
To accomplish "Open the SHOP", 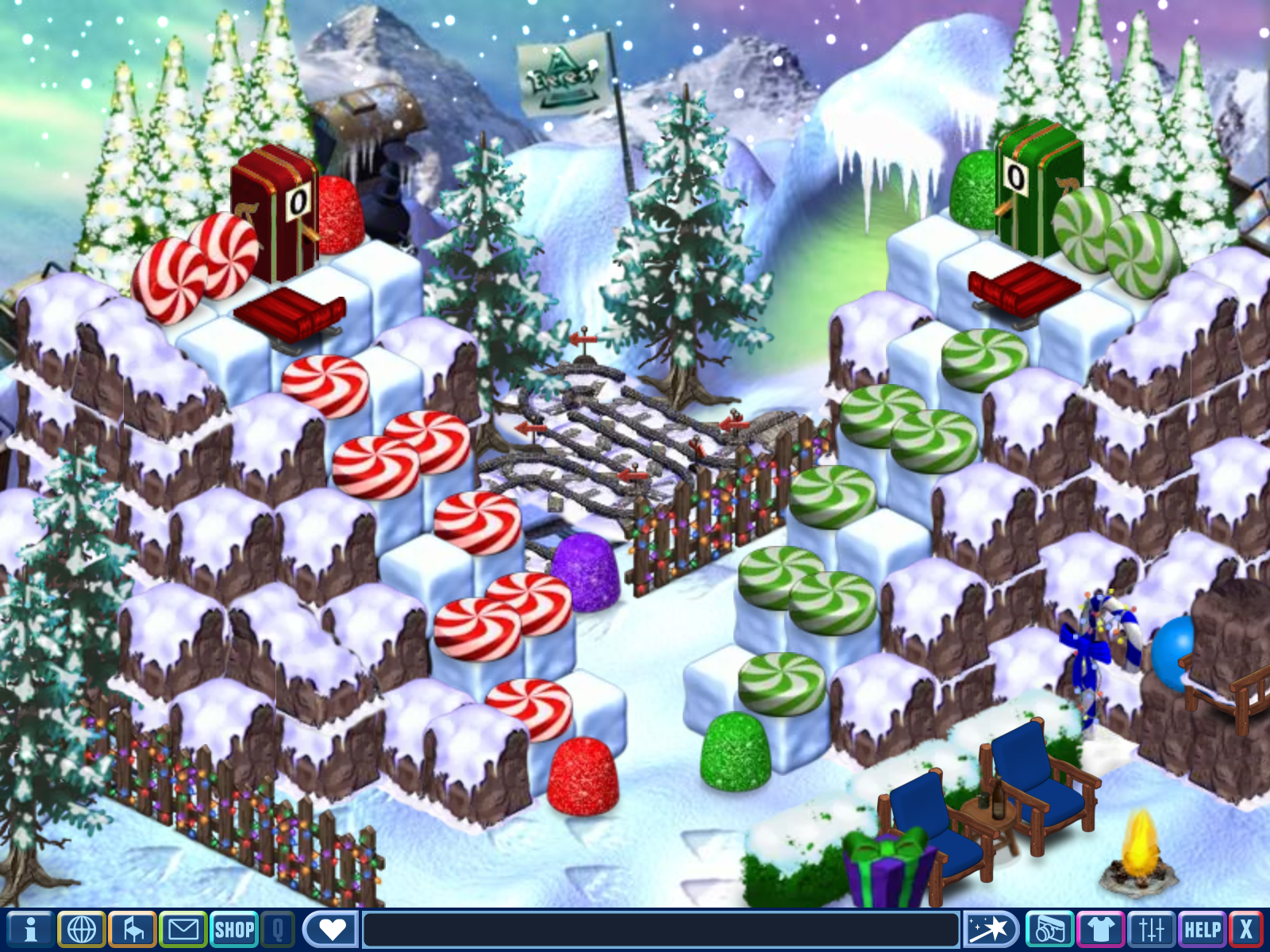I will click(x=234, y=929).
